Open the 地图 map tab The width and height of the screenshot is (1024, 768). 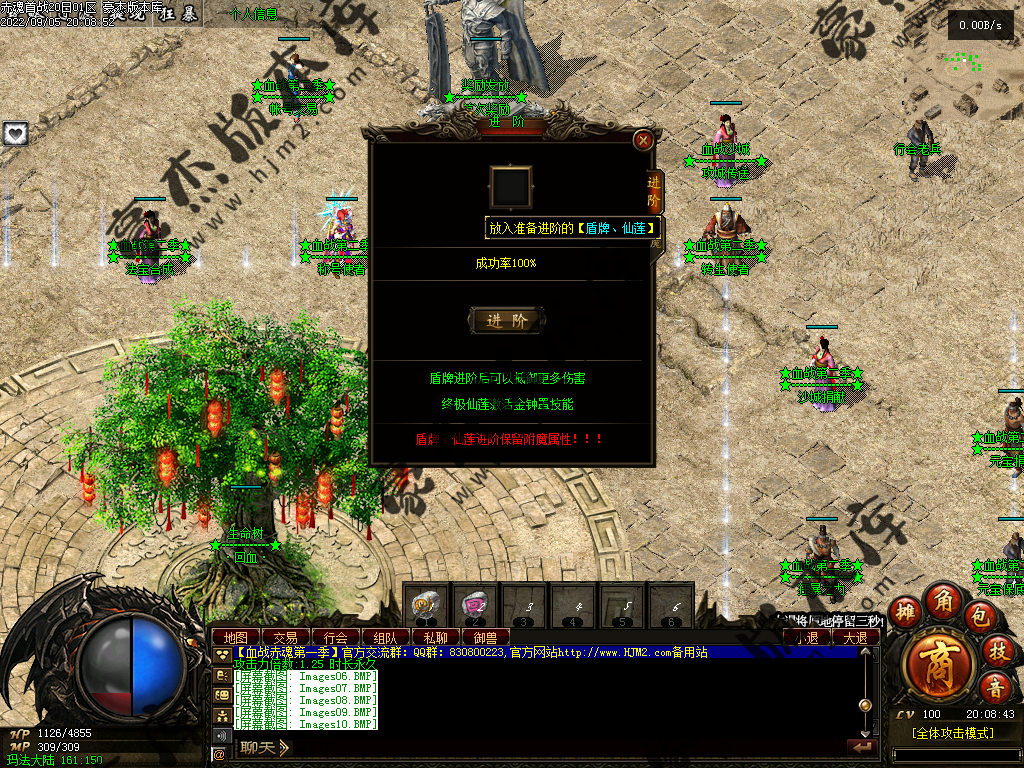[x=236, y=637]
